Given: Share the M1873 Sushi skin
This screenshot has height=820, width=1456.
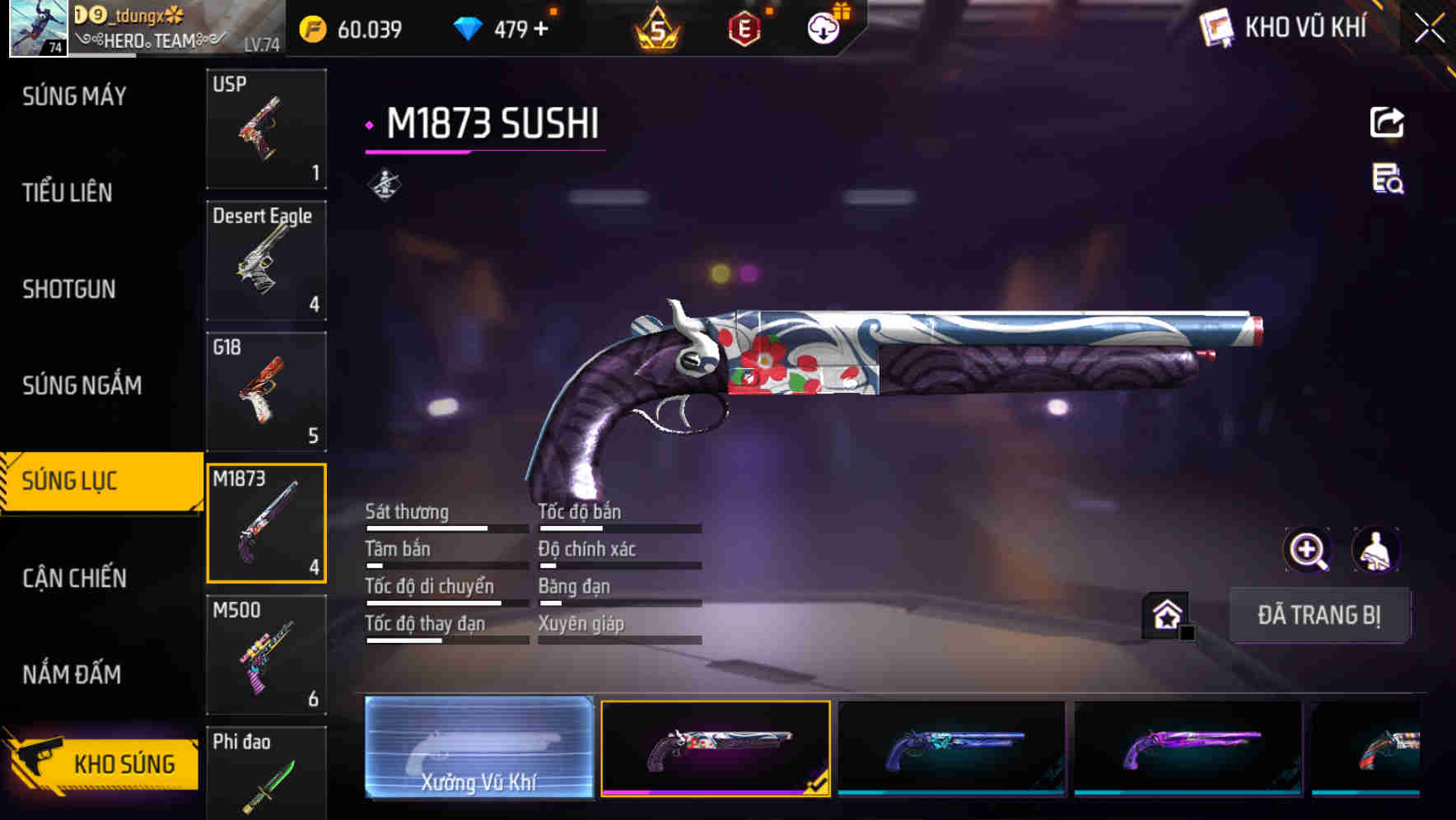Looking at the screenshot, I should [1386, 122].
